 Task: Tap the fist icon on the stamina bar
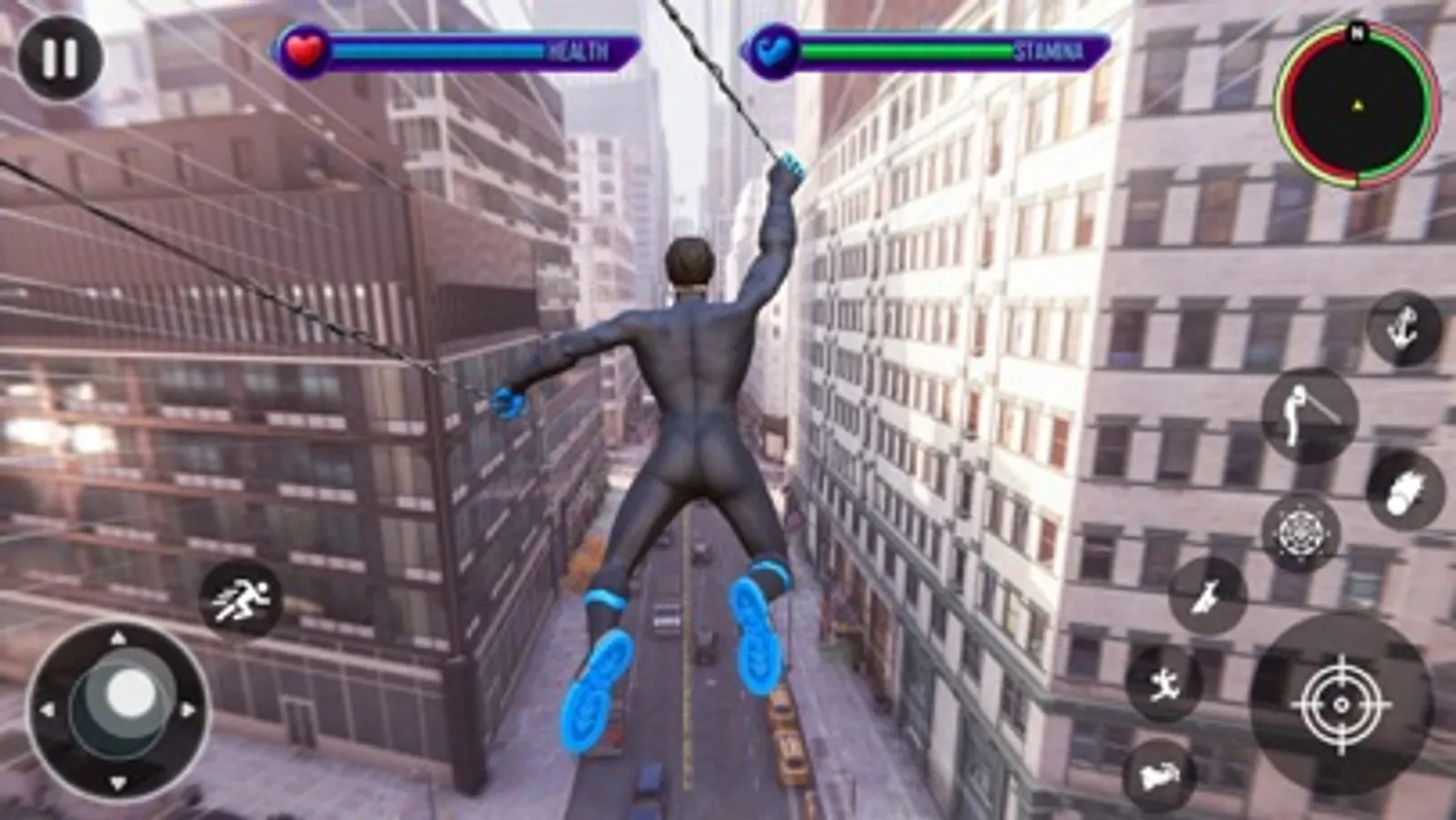[x=770, y=50]
